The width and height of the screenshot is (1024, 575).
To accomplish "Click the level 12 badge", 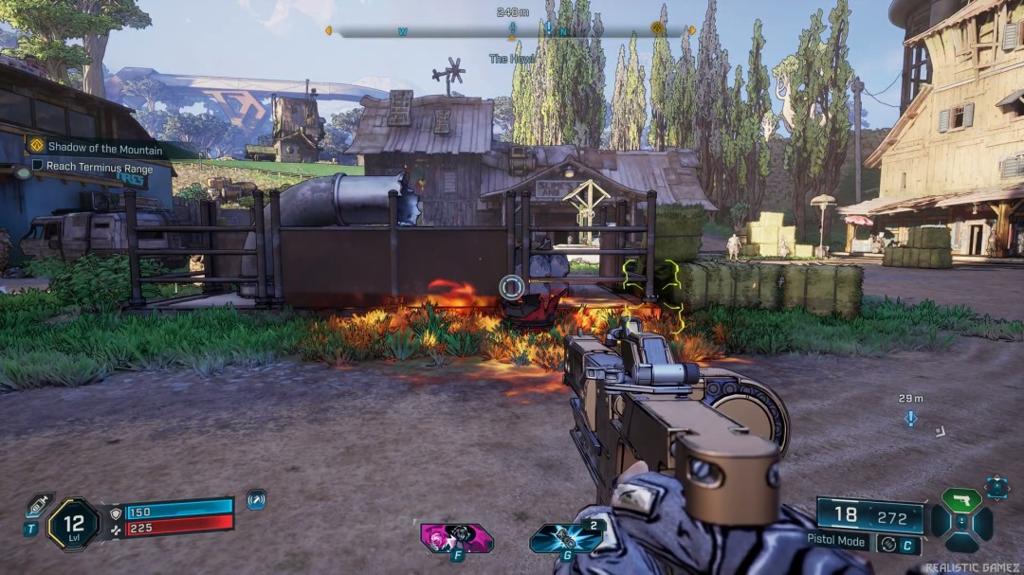I will [73, 524].
